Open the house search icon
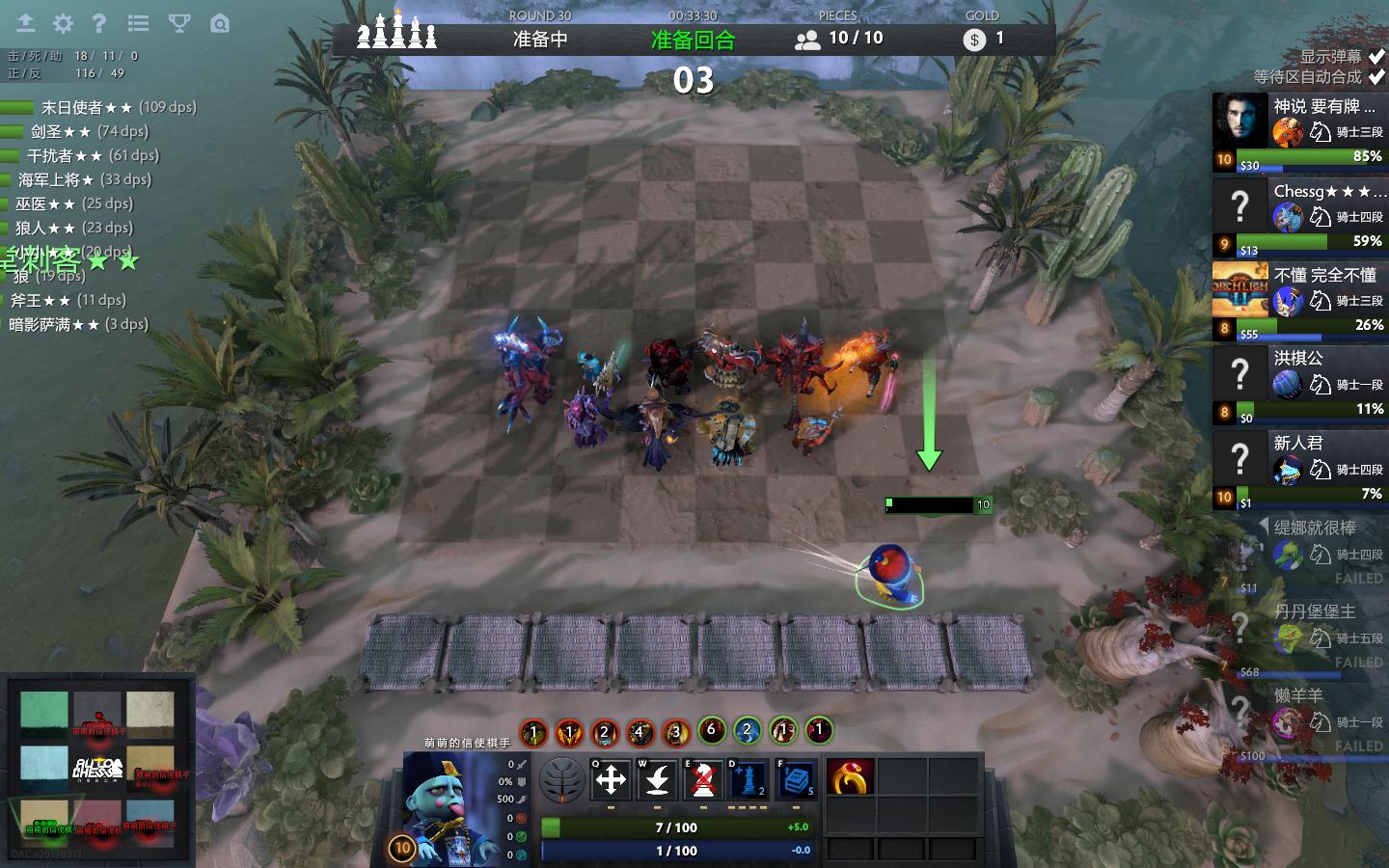Viewport: 1389px width, 868px height. click(x=220, y=23)
